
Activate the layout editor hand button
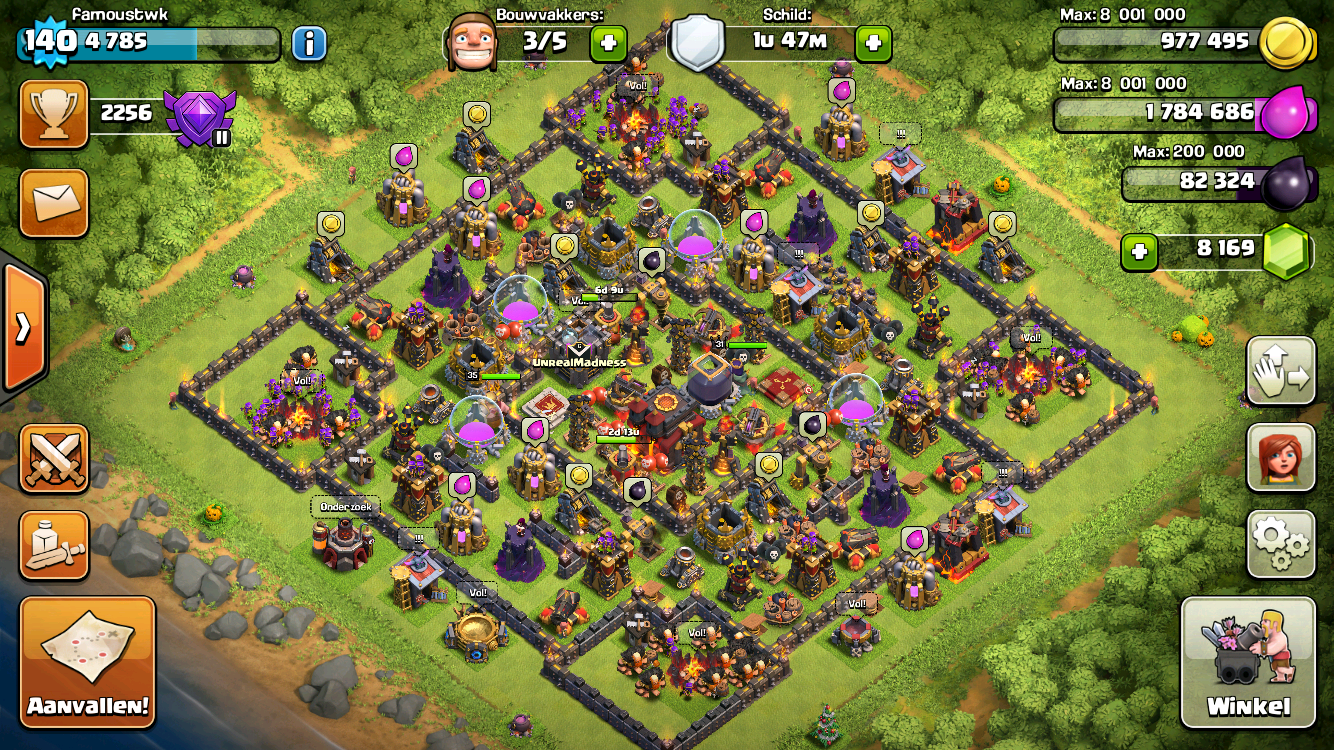tap(1281, 371)
